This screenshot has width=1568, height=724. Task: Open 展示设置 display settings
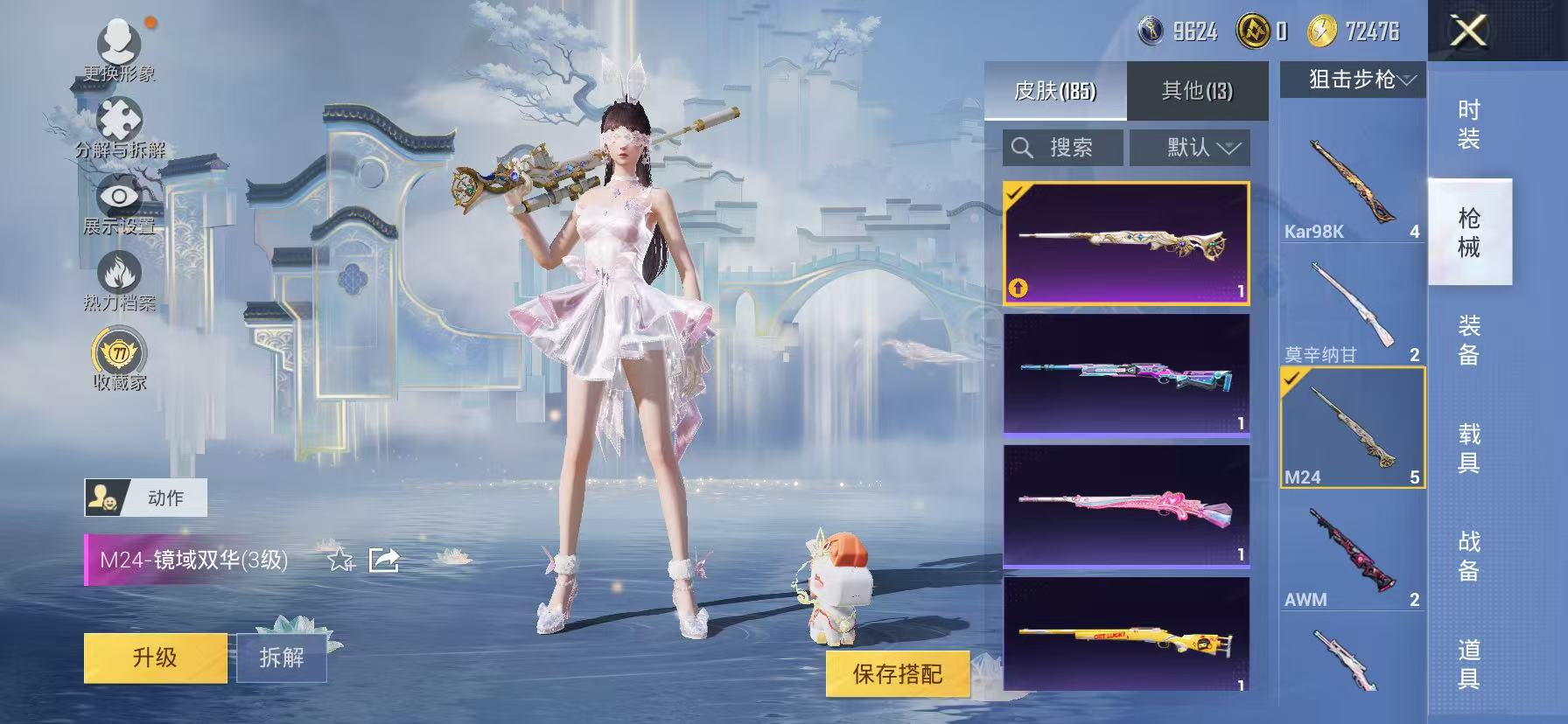click(x=121, y=198)
